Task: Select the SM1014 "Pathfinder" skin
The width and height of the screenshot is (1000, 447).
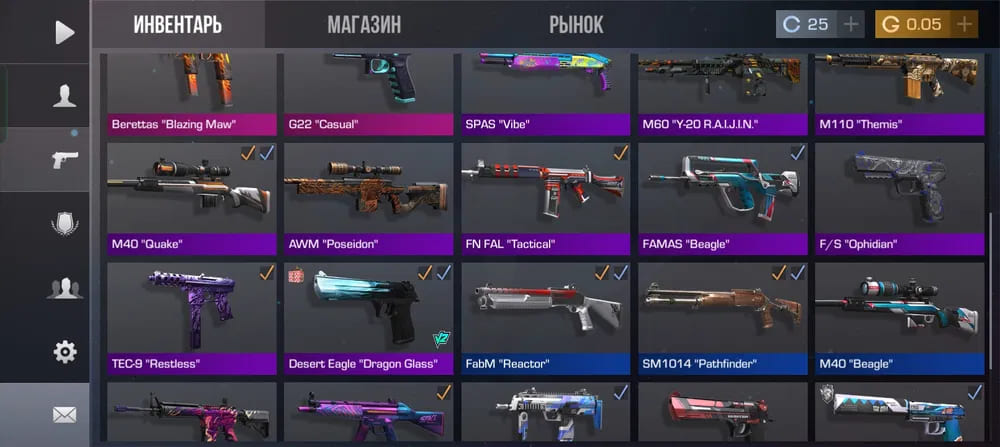Action: pyautogui.click(x=722, y=316)
